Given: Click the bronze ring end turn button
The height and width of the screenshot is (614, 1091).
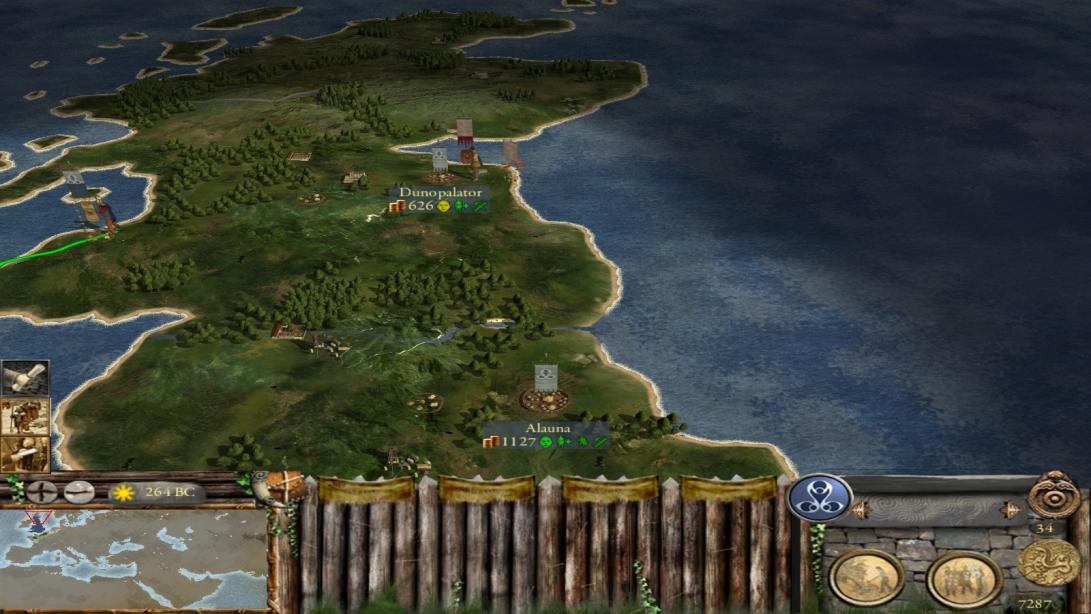Looking at the screenshot, I should click(1054, 494).
